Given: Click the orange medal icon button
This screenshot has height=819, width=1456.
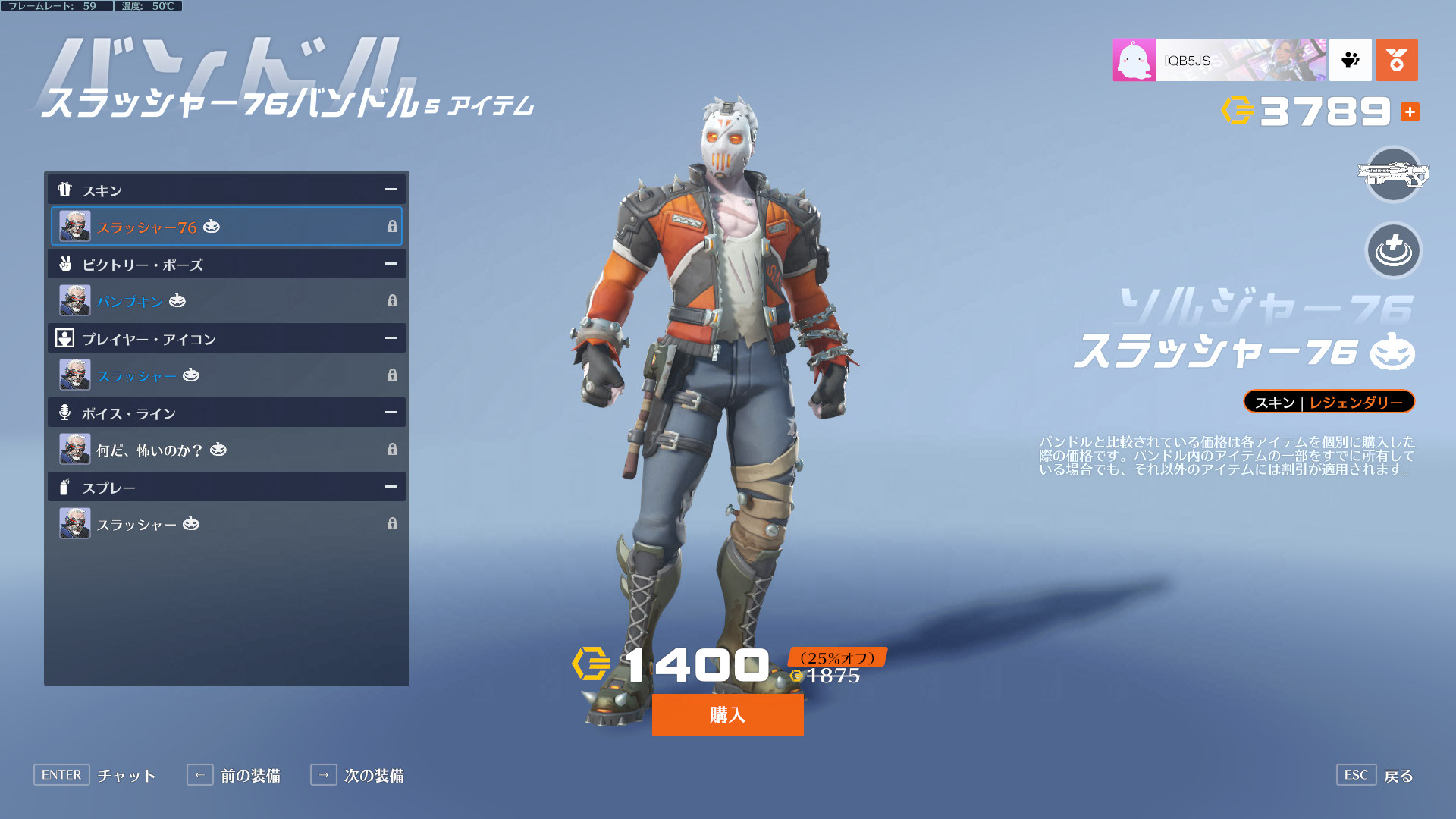Looking at the screenshot, I should (1396, 60).
